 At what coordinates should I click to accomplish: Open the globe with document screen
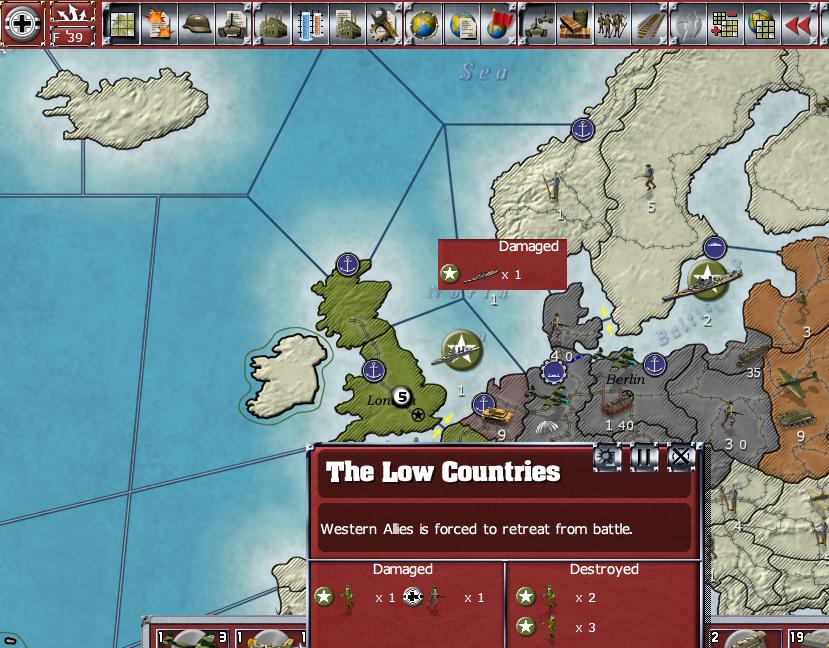click(462, 21)
